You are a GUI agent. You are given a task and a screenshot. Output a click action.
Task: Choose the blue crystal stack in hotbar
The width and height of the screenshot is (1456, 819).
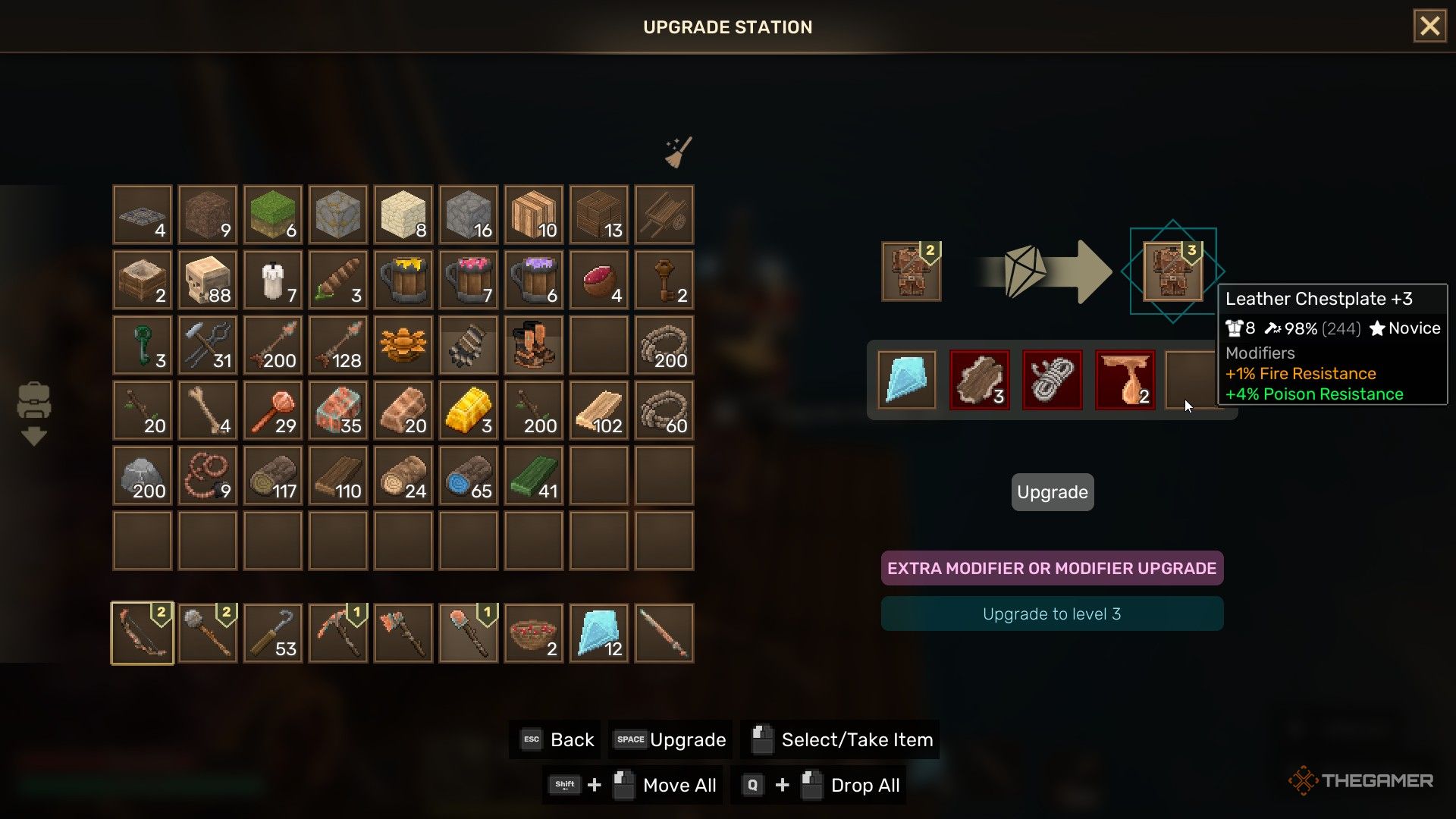[598, 633]
